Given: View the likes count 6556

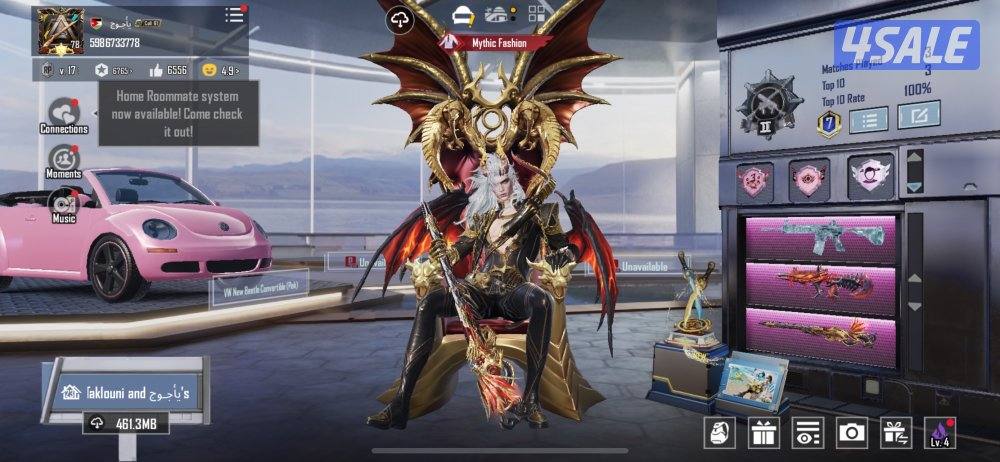Looking at the screenshot, I should 169,70.
